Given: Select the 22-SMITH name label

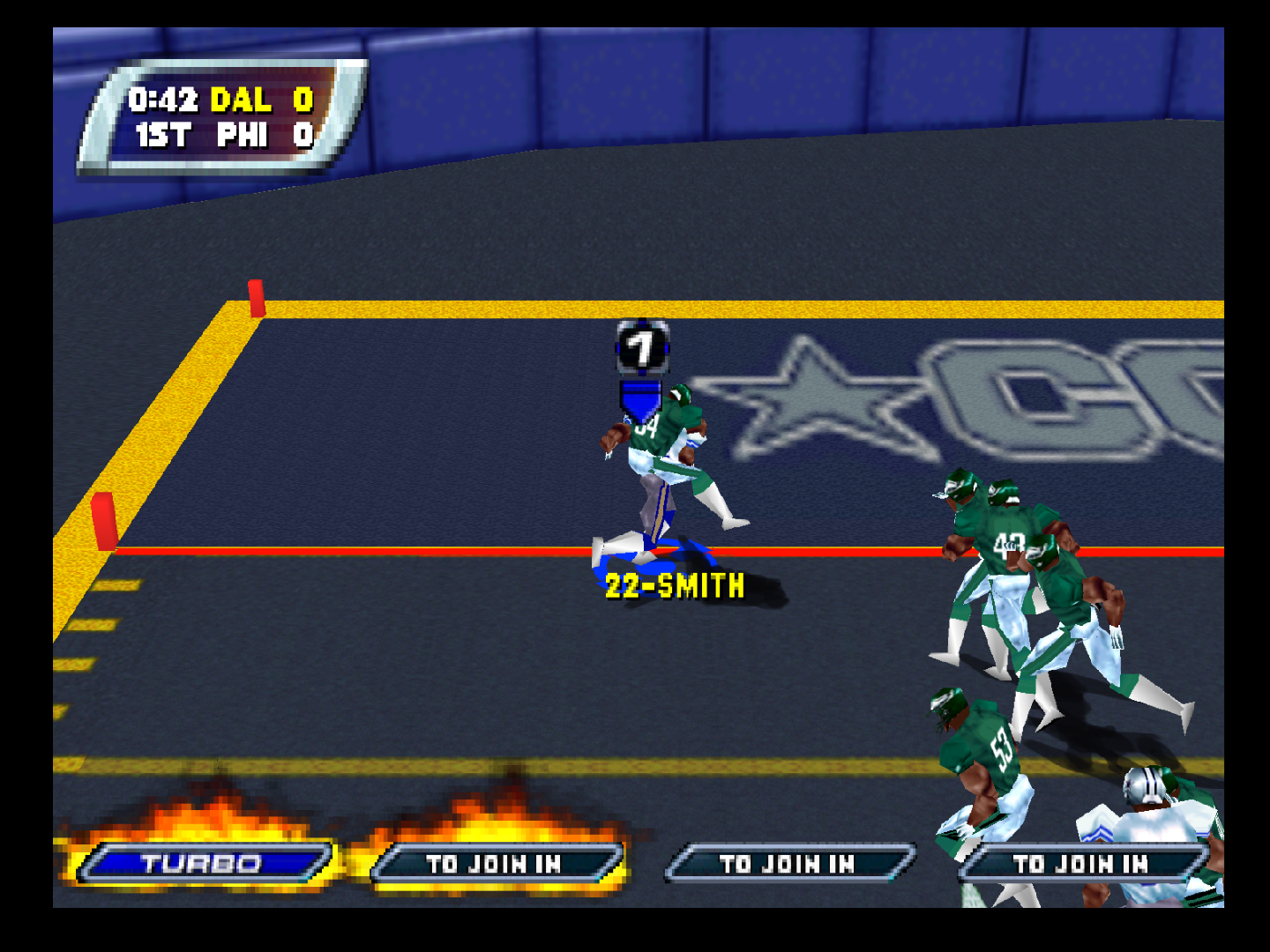Looking at the screenshot, I should pyautogui.click(x=673, y=585).
